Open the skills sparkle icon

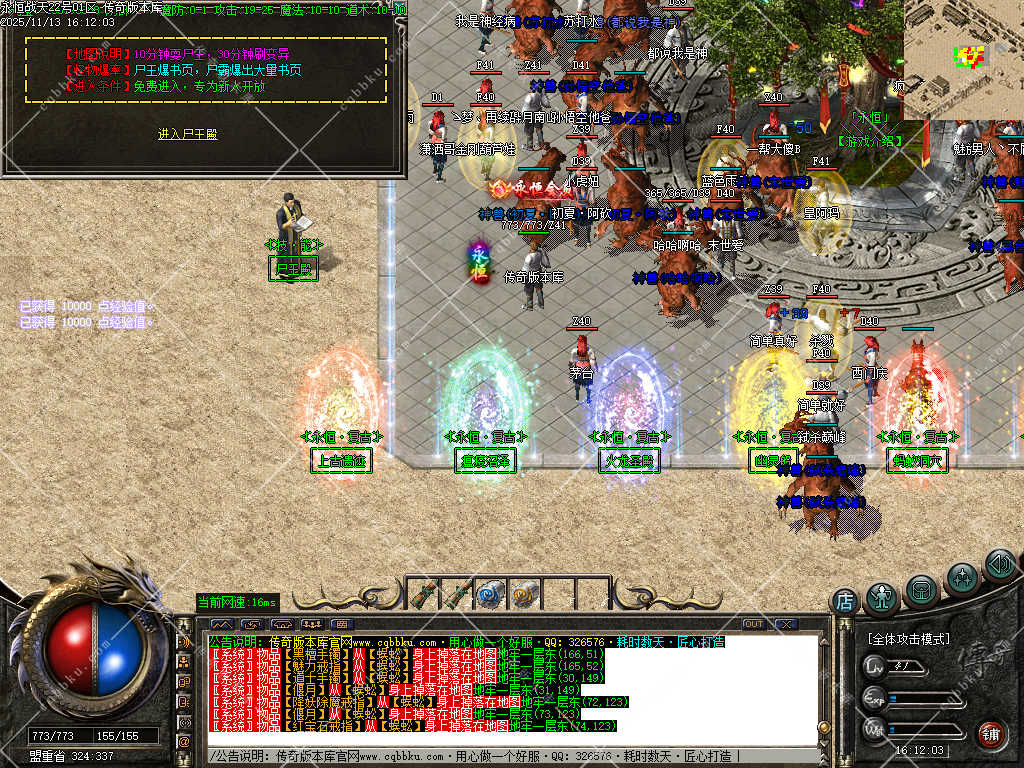pos(961,578)
